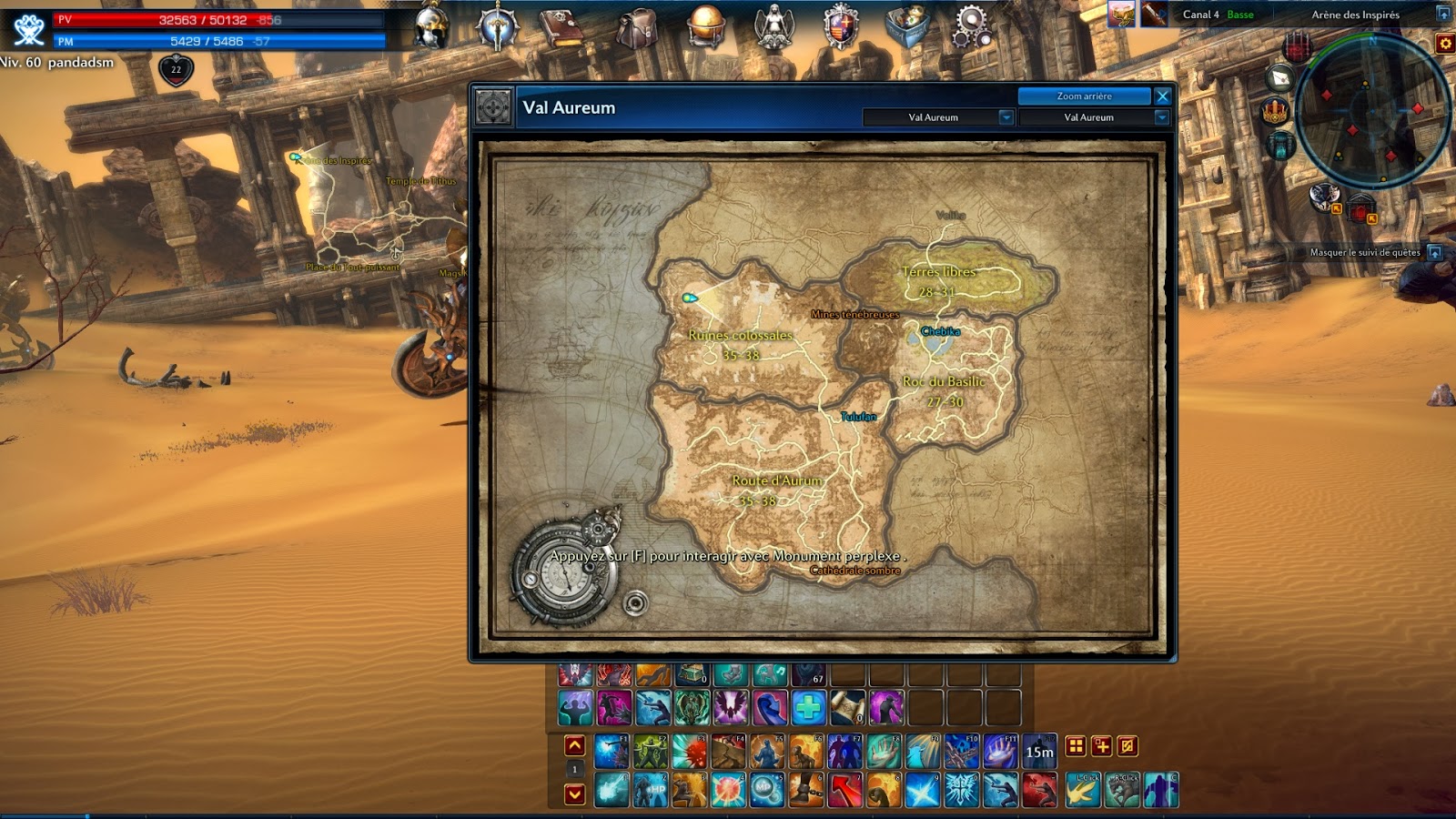Viewport: 1456px width, 819px height.
Task: Open the minimap settings gear icon
Action: pos(1445,44)
